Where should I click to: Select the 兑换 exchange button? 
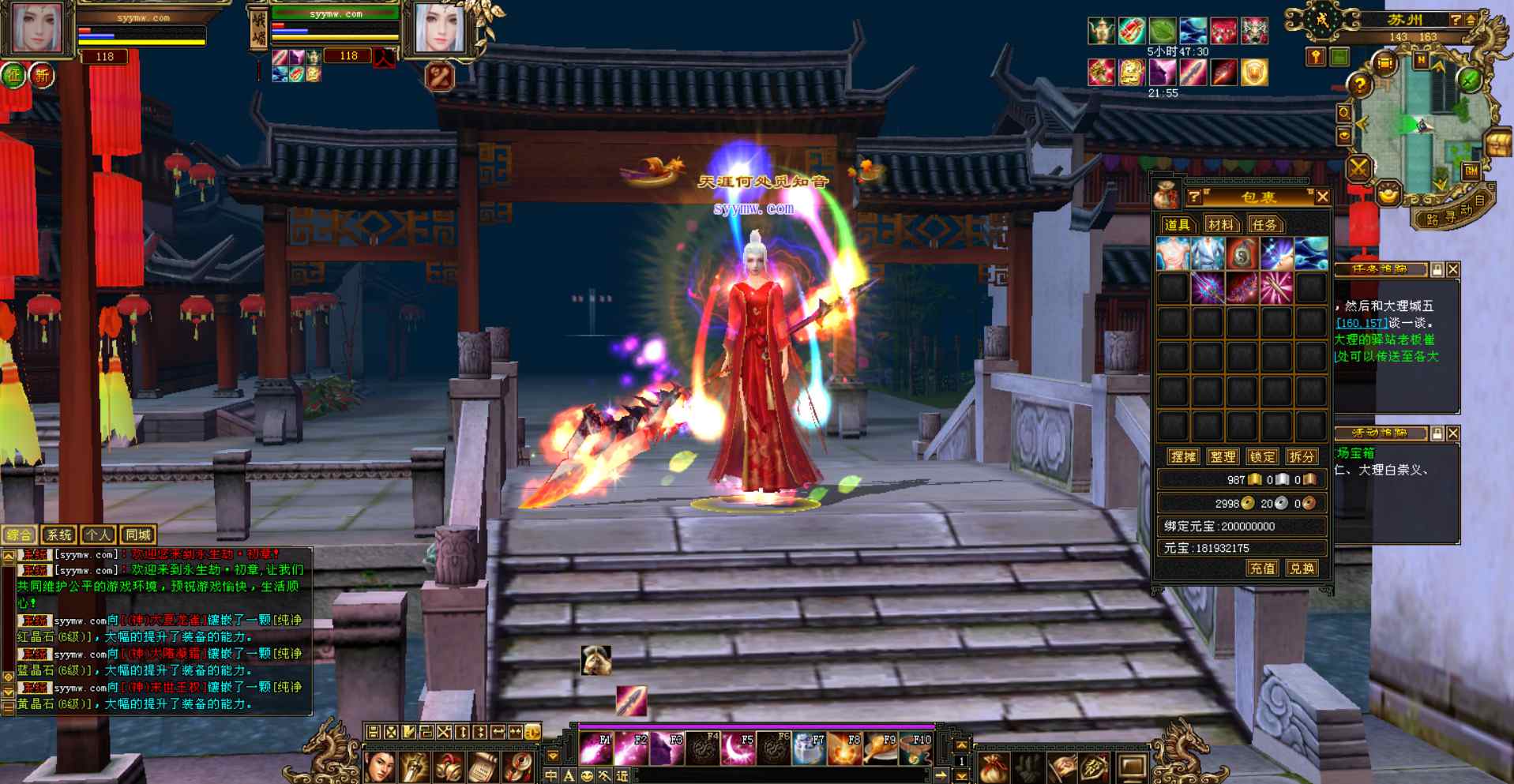[x=1302, y=568]
